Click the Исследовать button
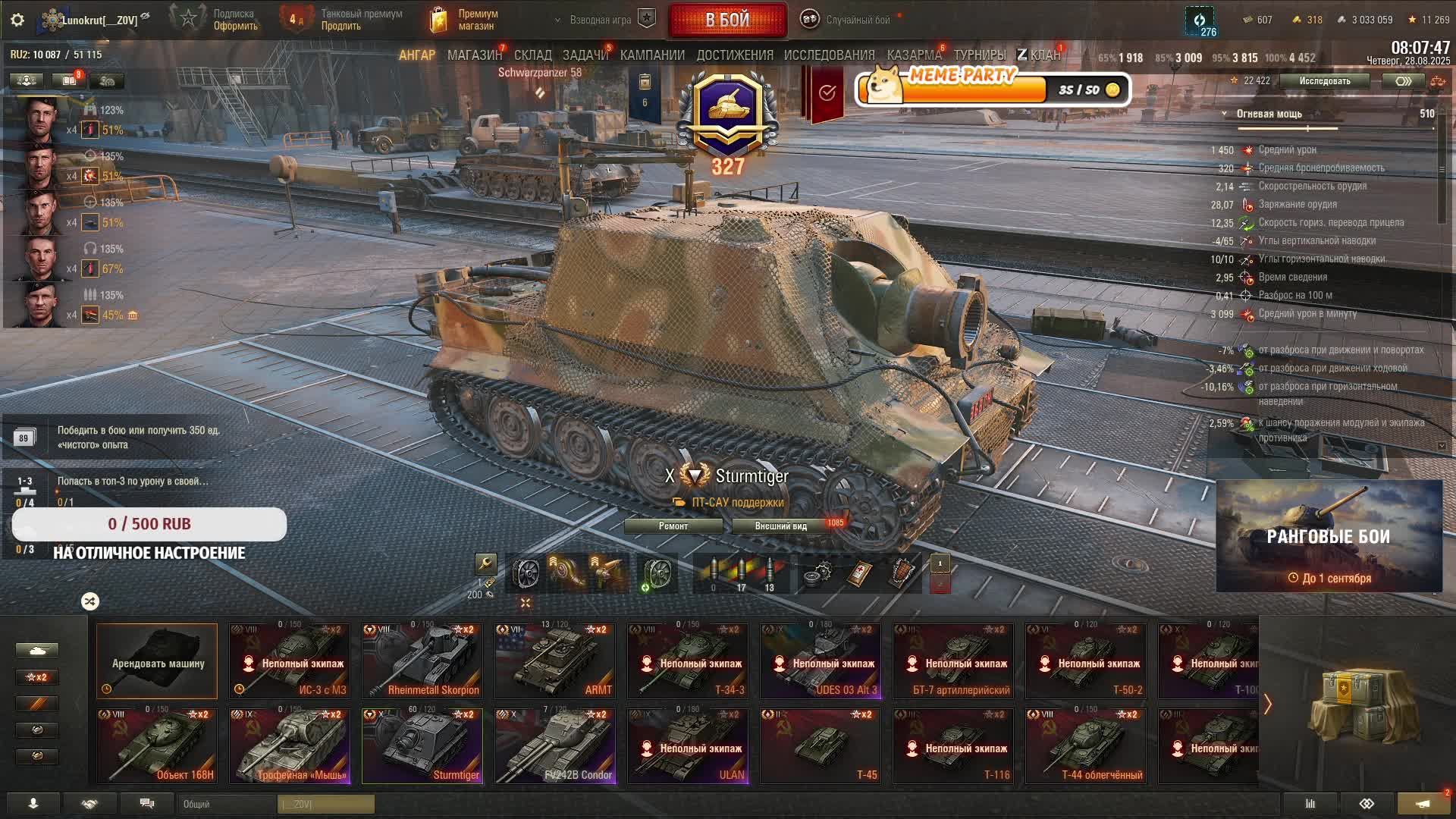This screenshot has width=1456, height=819. point(1324,81)
